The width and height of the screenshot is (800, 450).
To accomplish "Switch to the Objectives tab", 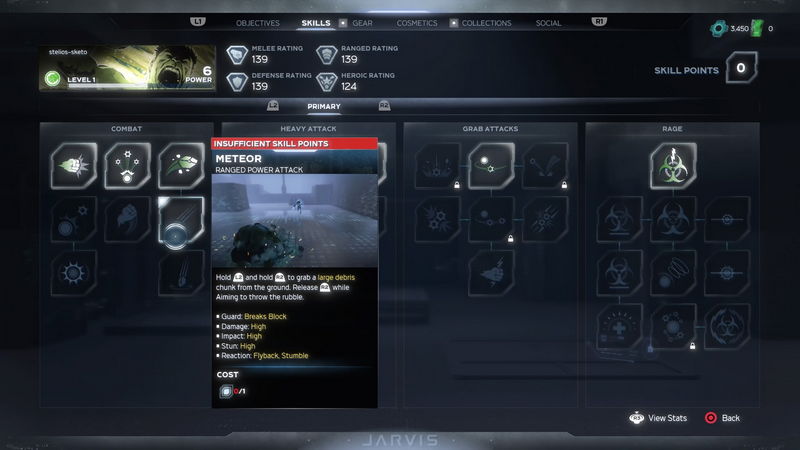I will point(257,23).
